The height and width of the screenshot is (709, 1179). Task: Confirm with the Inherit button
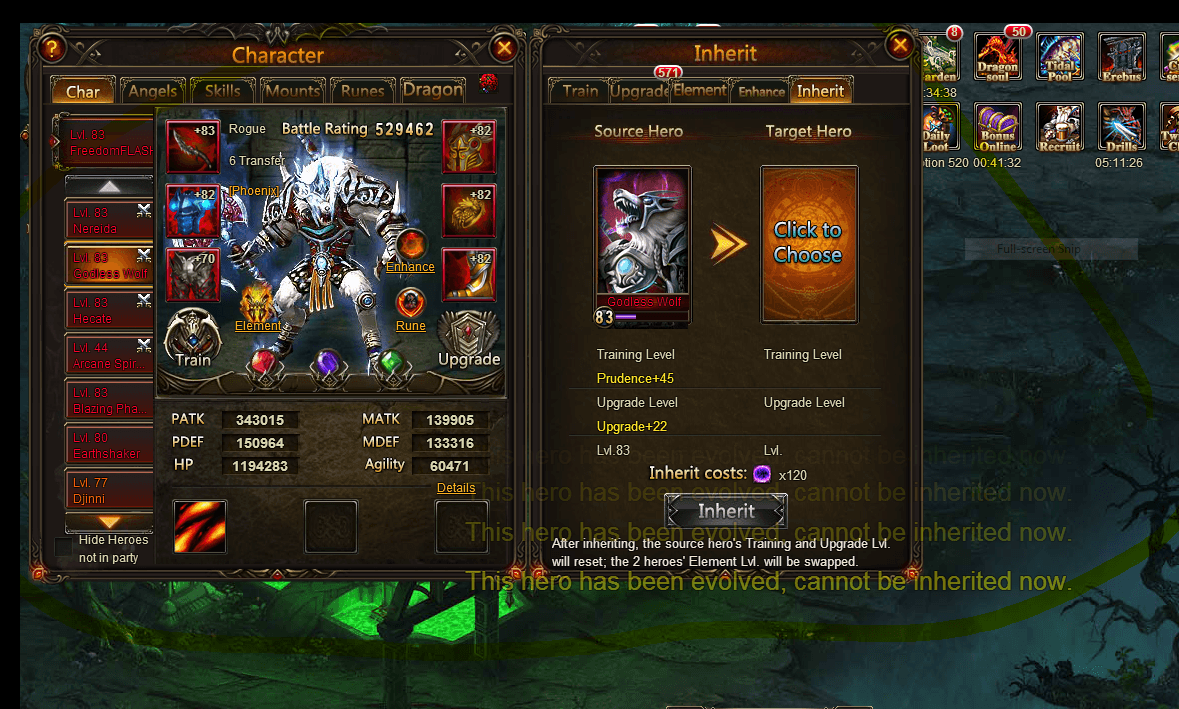726,511
